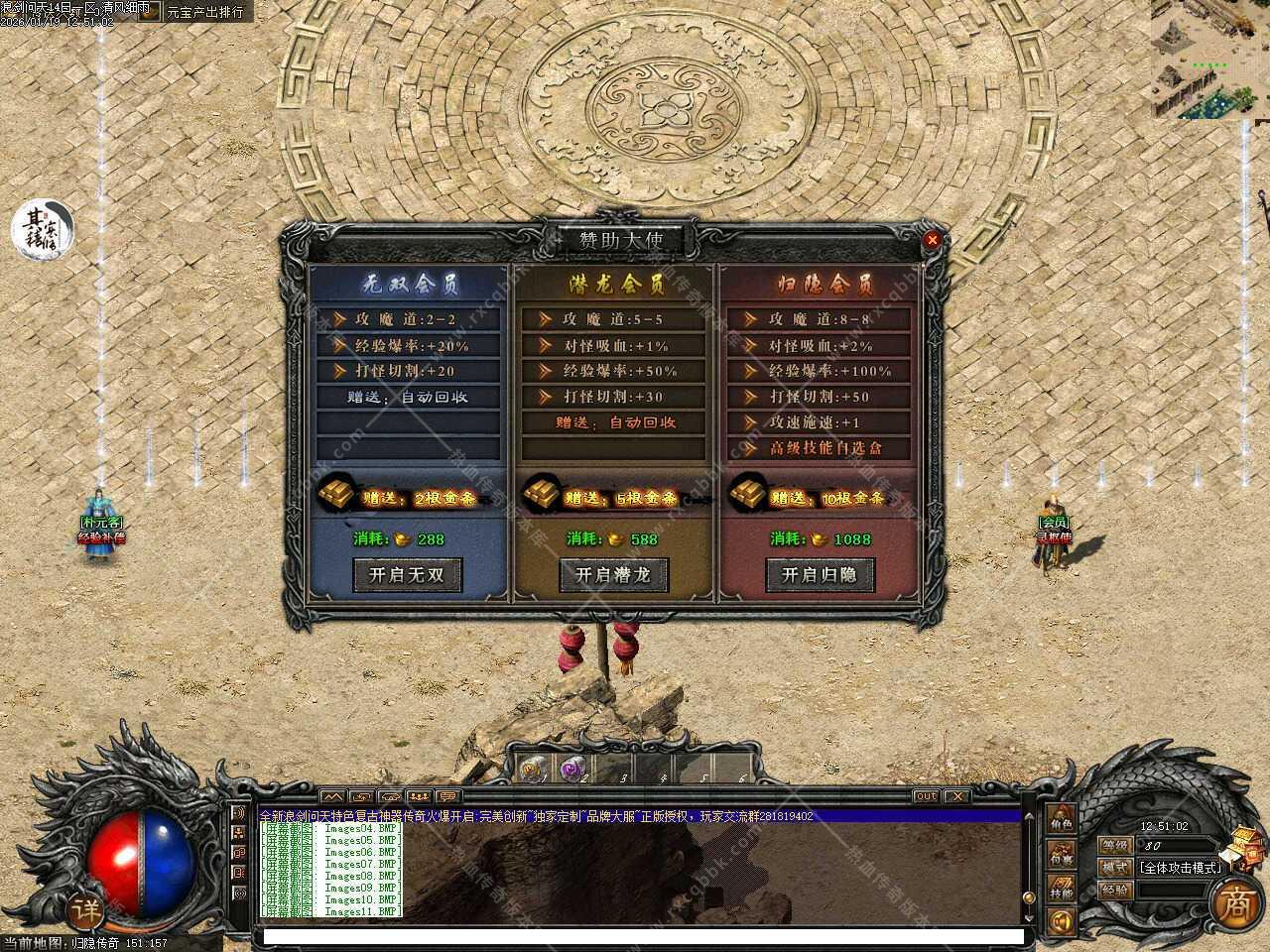
Task: Toggle the speaker sound button
Action: (x=1061, y=922)
